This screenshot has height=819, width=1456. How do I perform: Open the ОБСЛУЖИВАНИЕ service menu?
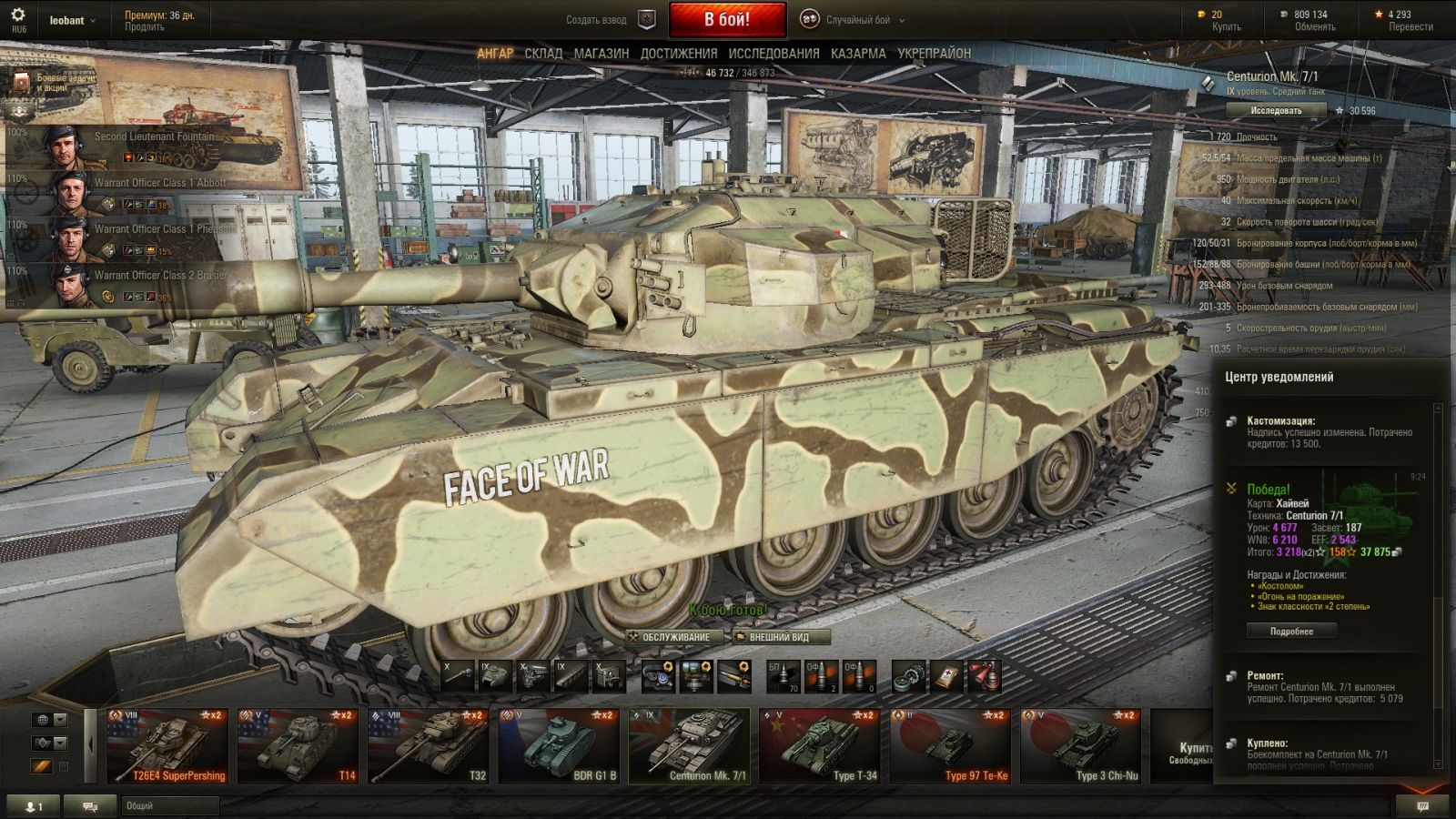[x=675, y=637]
